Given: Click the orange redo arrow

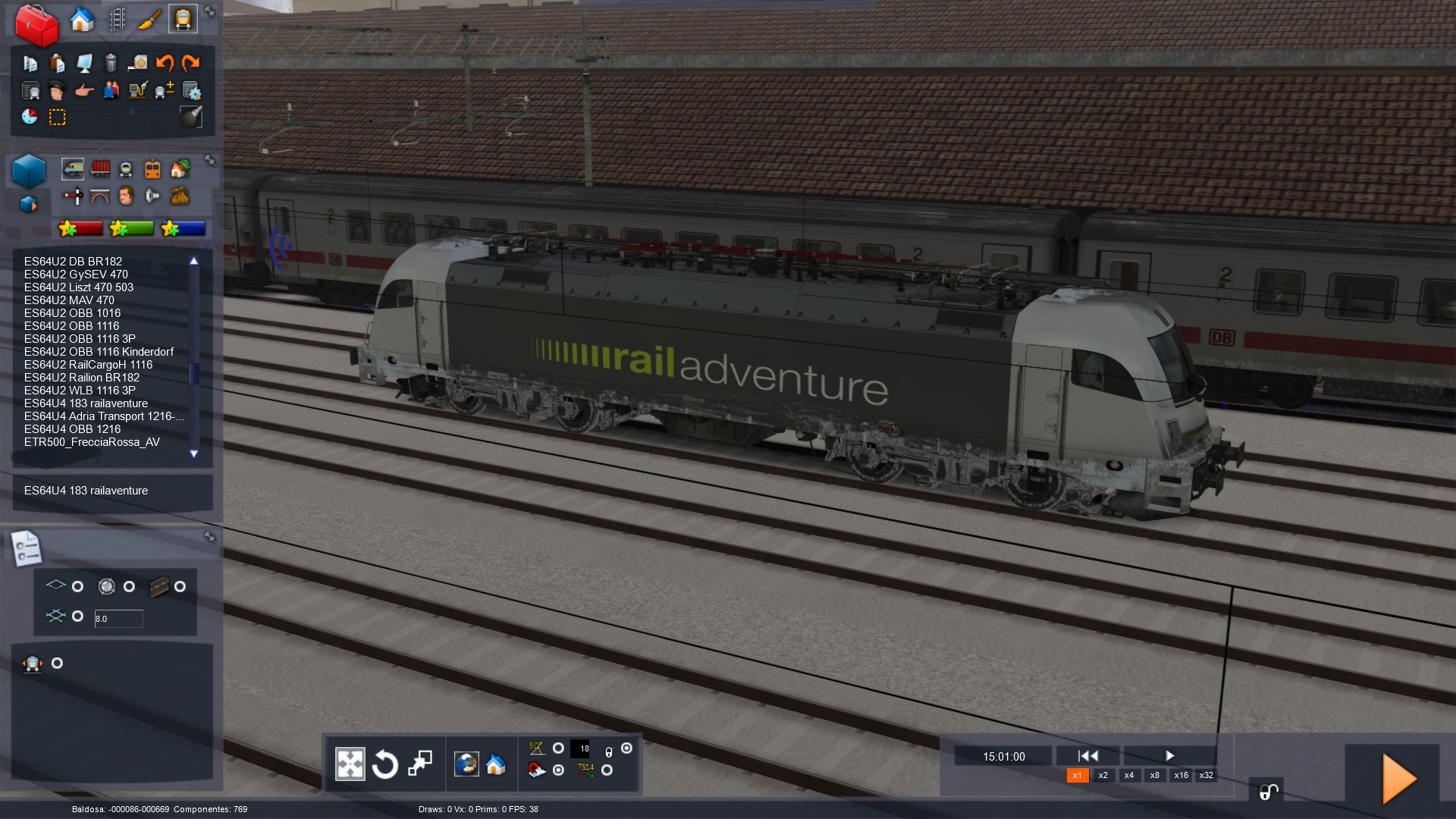Looking at the screenshot, I should coord(191,63).
